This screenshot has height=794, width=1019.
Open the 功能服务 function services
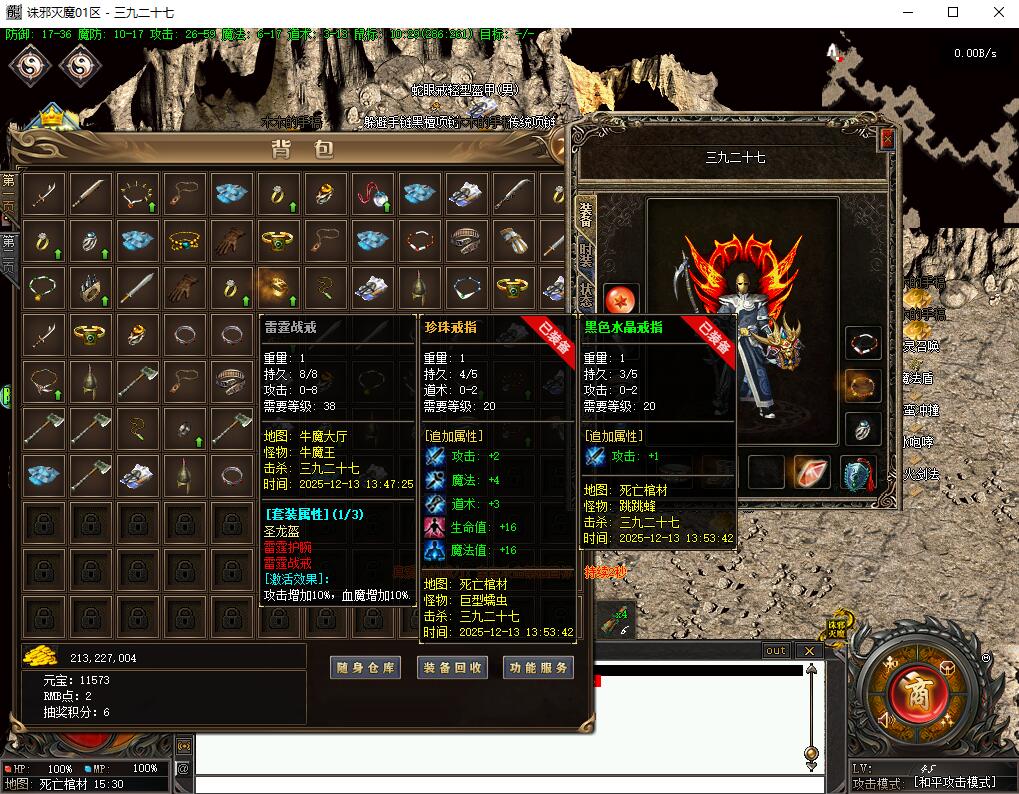click(538, 668)
